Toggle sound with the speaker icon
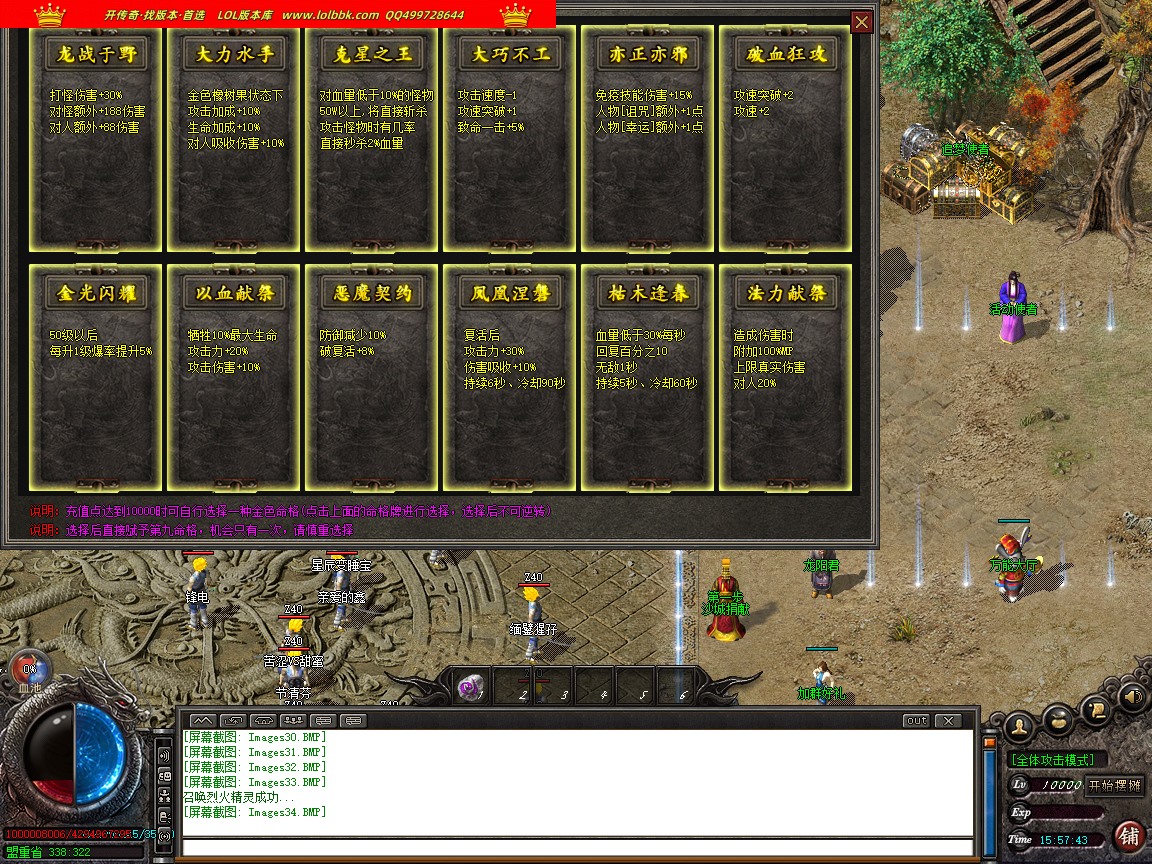1152x864 pixels. point(1131,696)
